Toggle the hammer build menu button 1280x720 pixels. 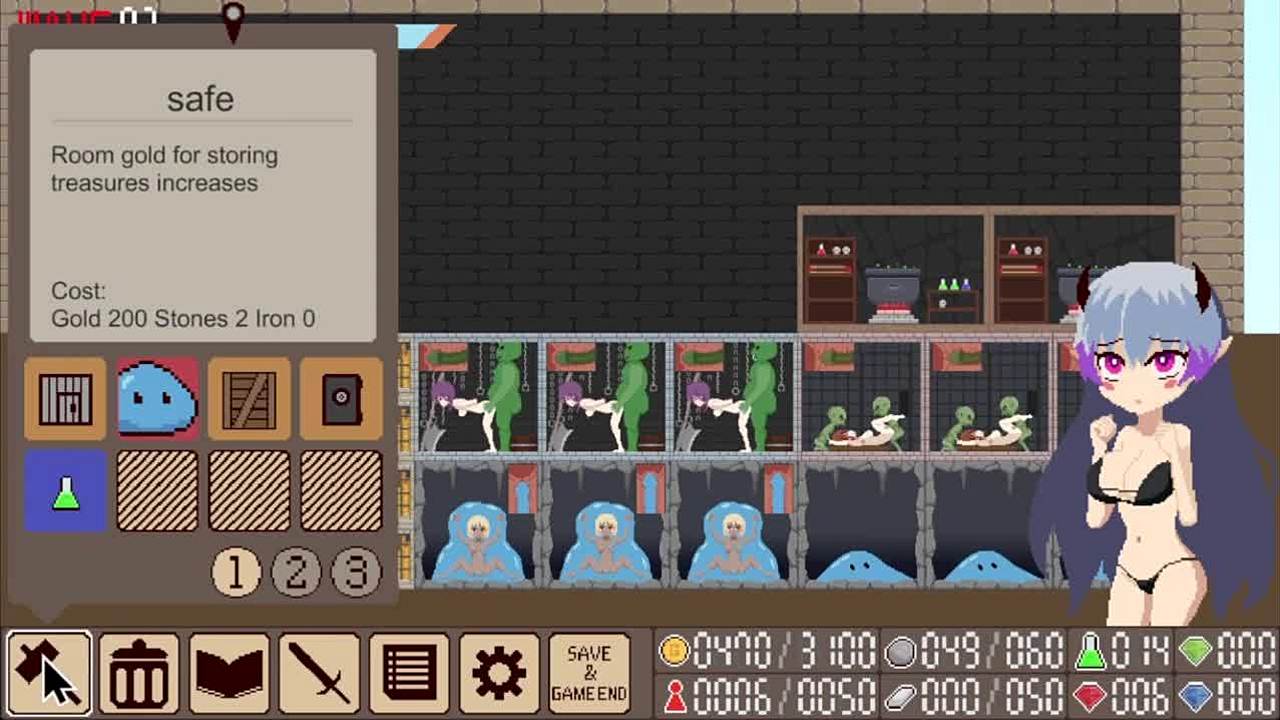49,673
